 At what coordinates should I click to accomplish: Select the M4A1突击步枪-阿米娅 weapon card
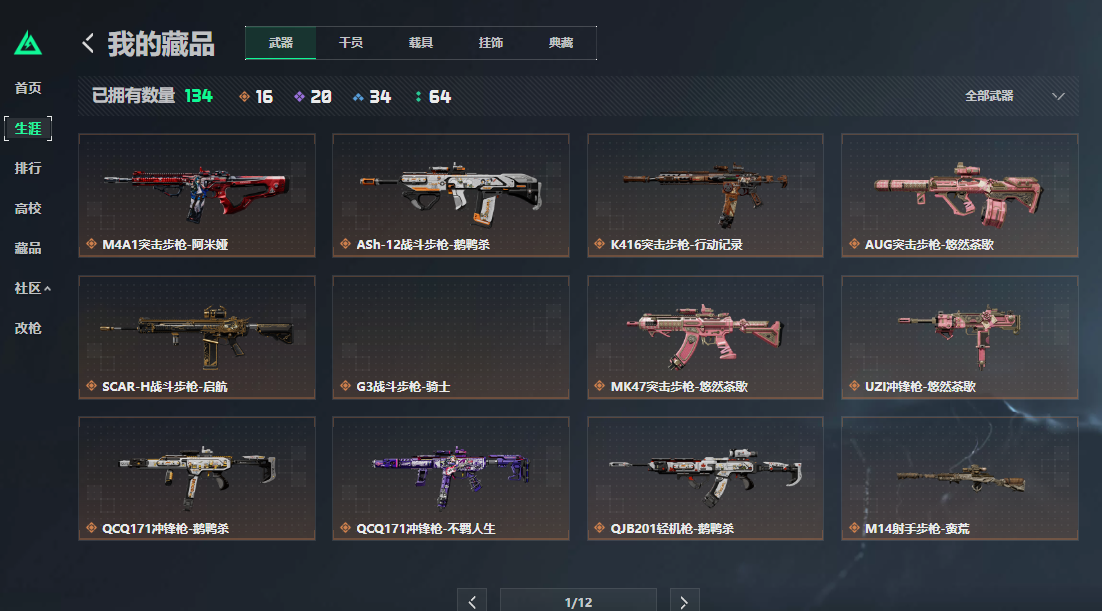(197, 195)
